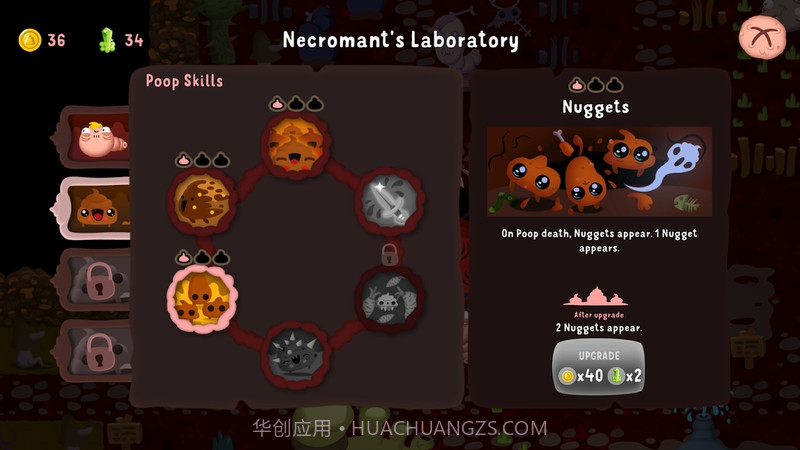The height and width of the screenshot is (450, 800).
Task: Upgrade the Nuggets skill
Action: [x=599, y=368]
